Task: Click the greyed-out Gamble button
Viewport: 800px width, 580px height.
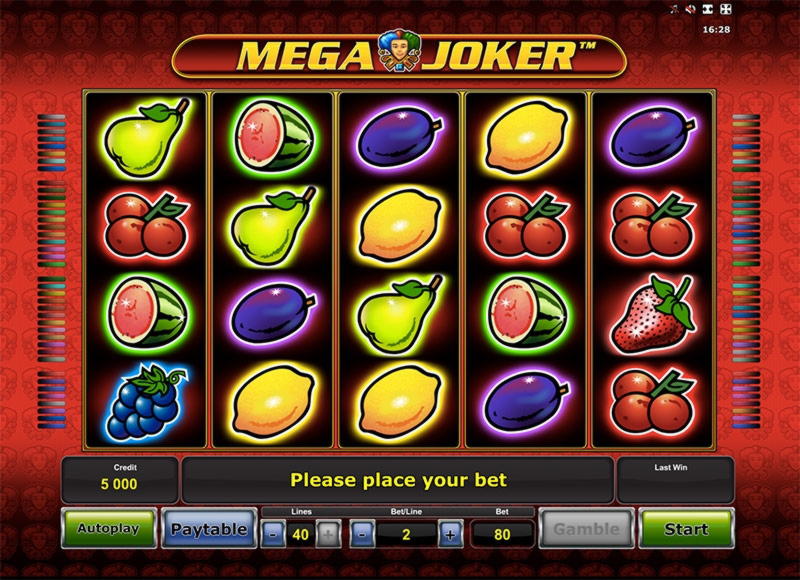Action: pyautogui.click(x=587, y=529)
